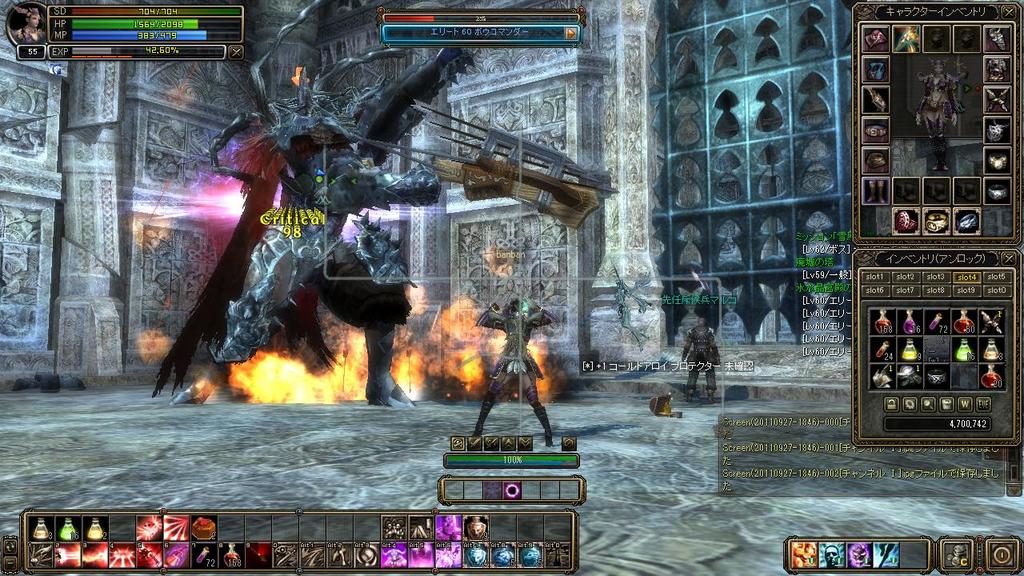Open inventory tab slot9
This screenshot has height=576, width=1024.
(x=965, y=290)
